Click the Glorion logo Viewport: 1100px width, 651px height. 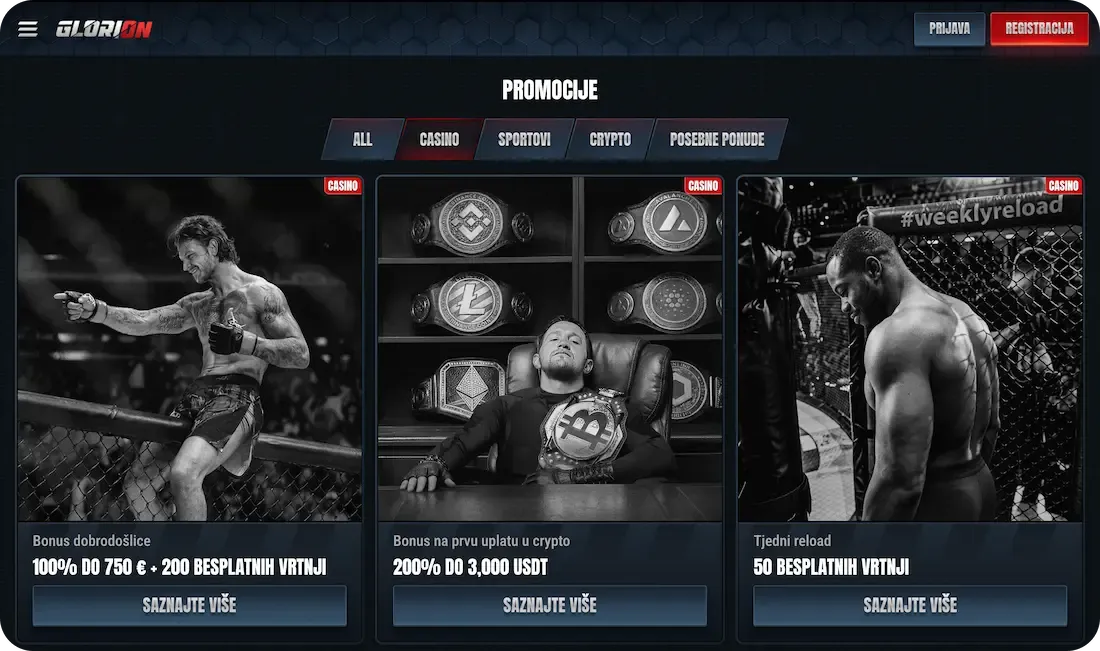[104, 29]
